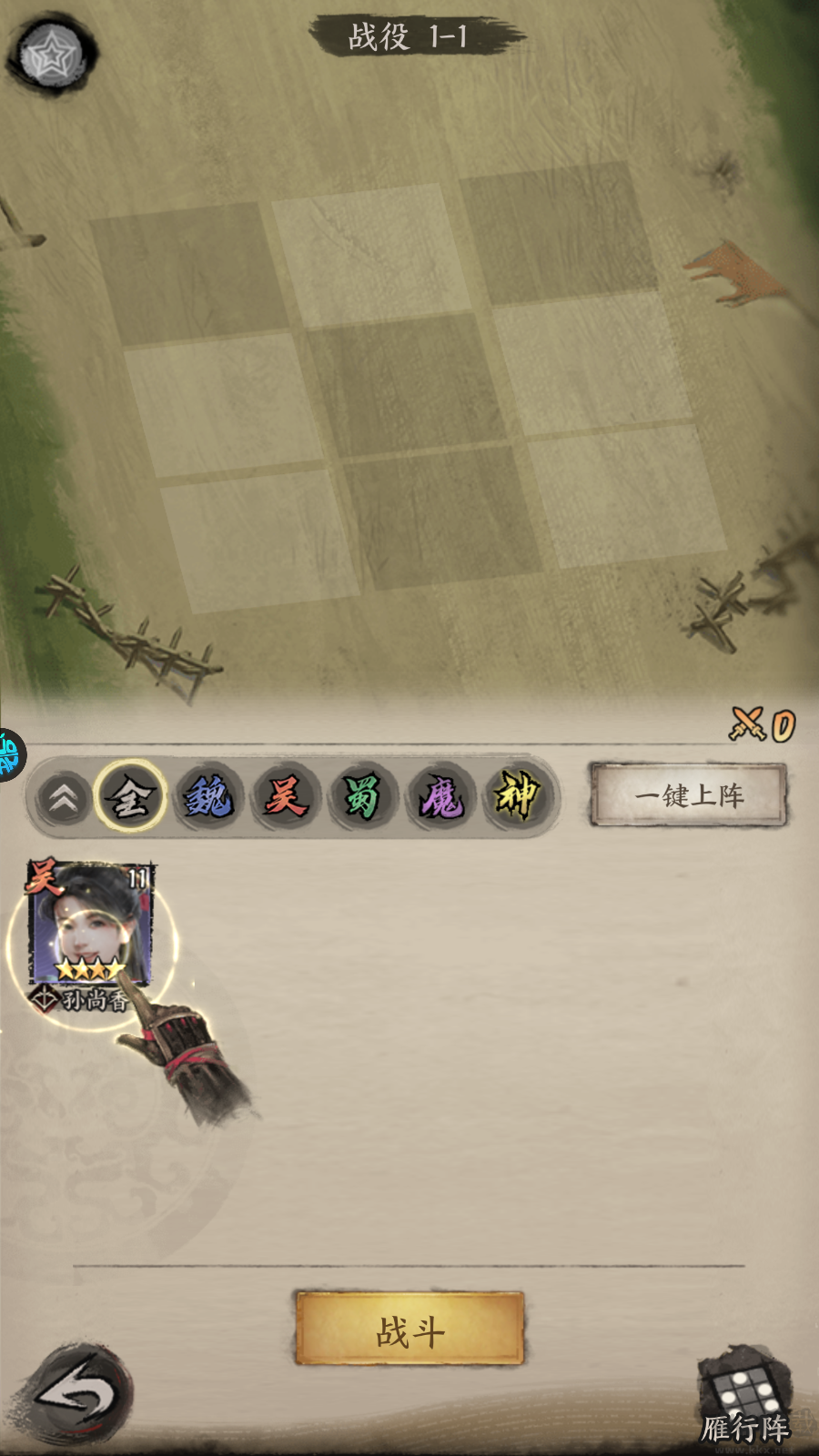Filter heroes by 吴 faction
Viewport: 819px width, 1456px height.
coord(286,797)
